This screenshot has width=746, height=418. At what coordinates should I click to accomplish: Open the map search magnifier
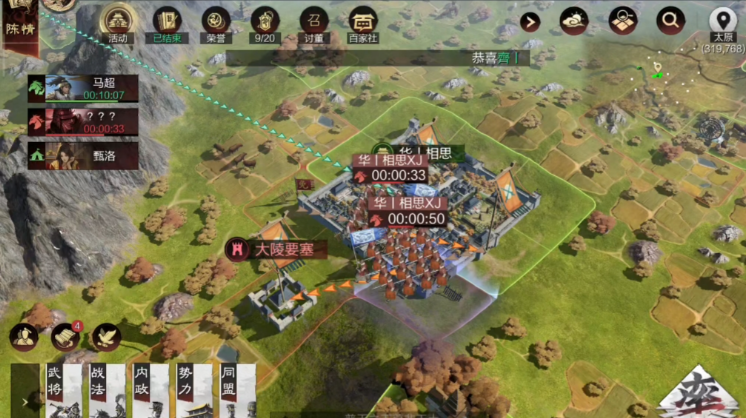[670, 19]
